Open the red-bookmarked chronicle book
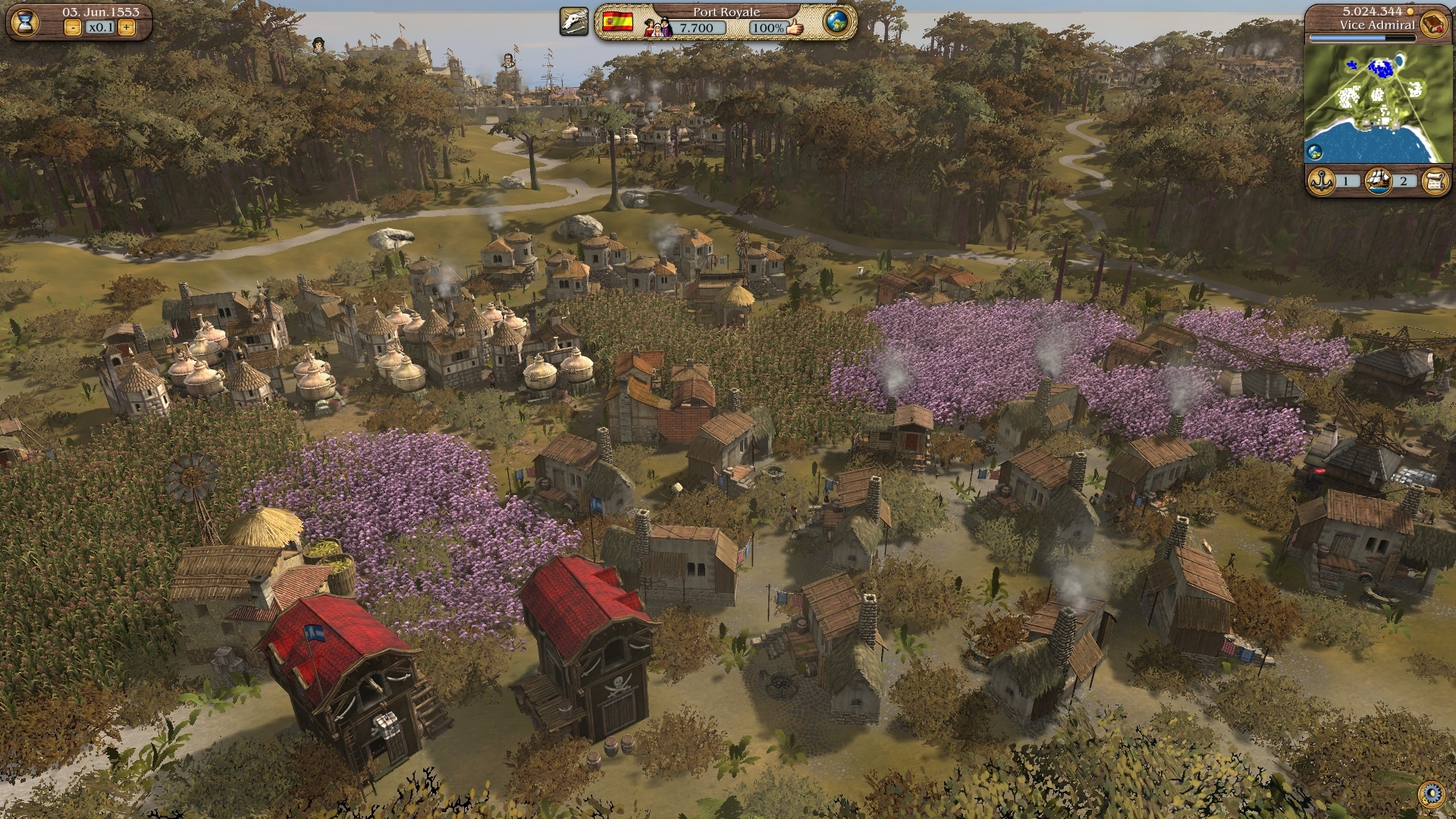This screenshot has width=1456, height=819. pos(1432,23)
